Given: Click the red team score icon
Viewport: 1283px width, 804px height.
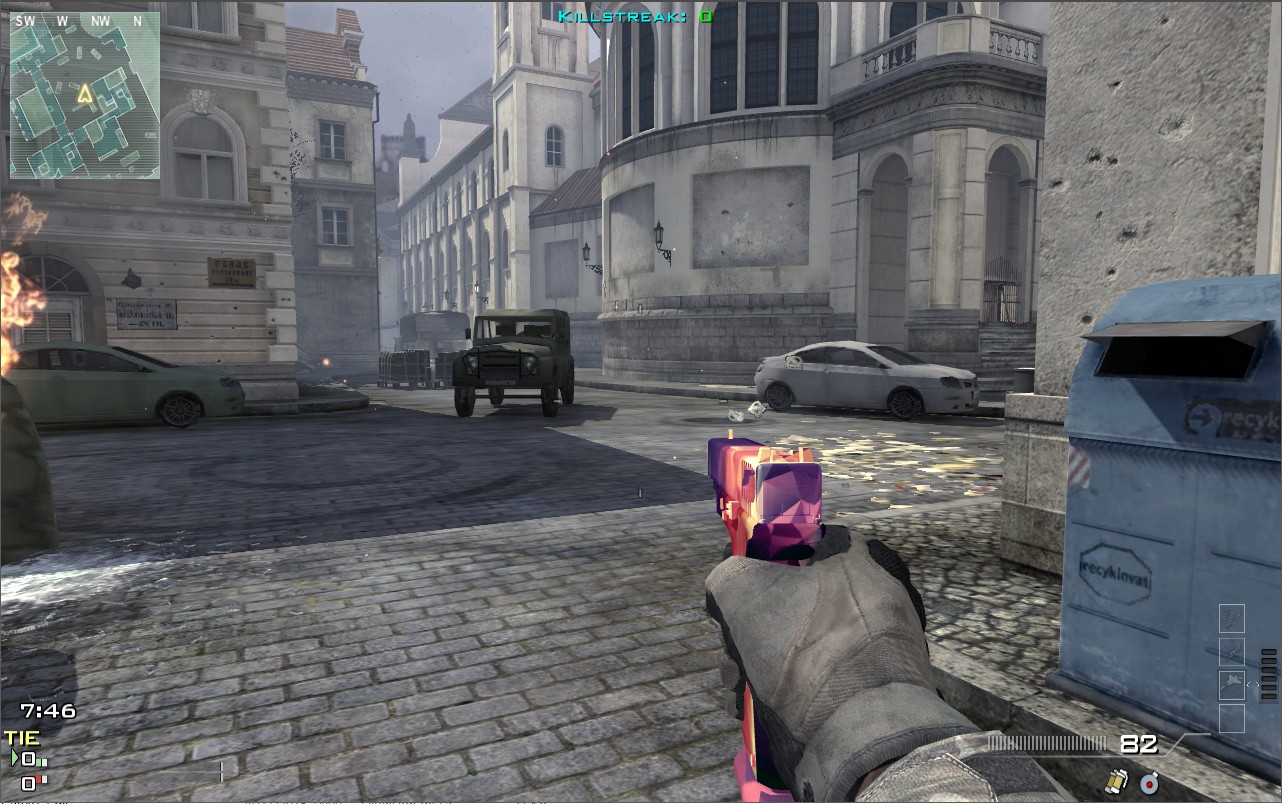Looking at the screenshot, I should [28, 782].
